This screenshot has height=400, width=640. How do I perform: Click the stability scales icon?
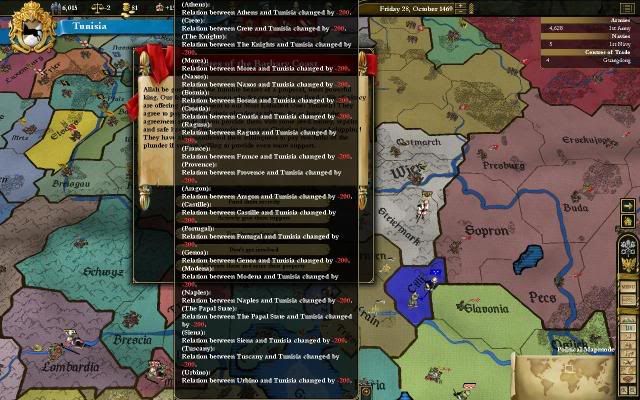pyautogui.click(x=98, y=7)
